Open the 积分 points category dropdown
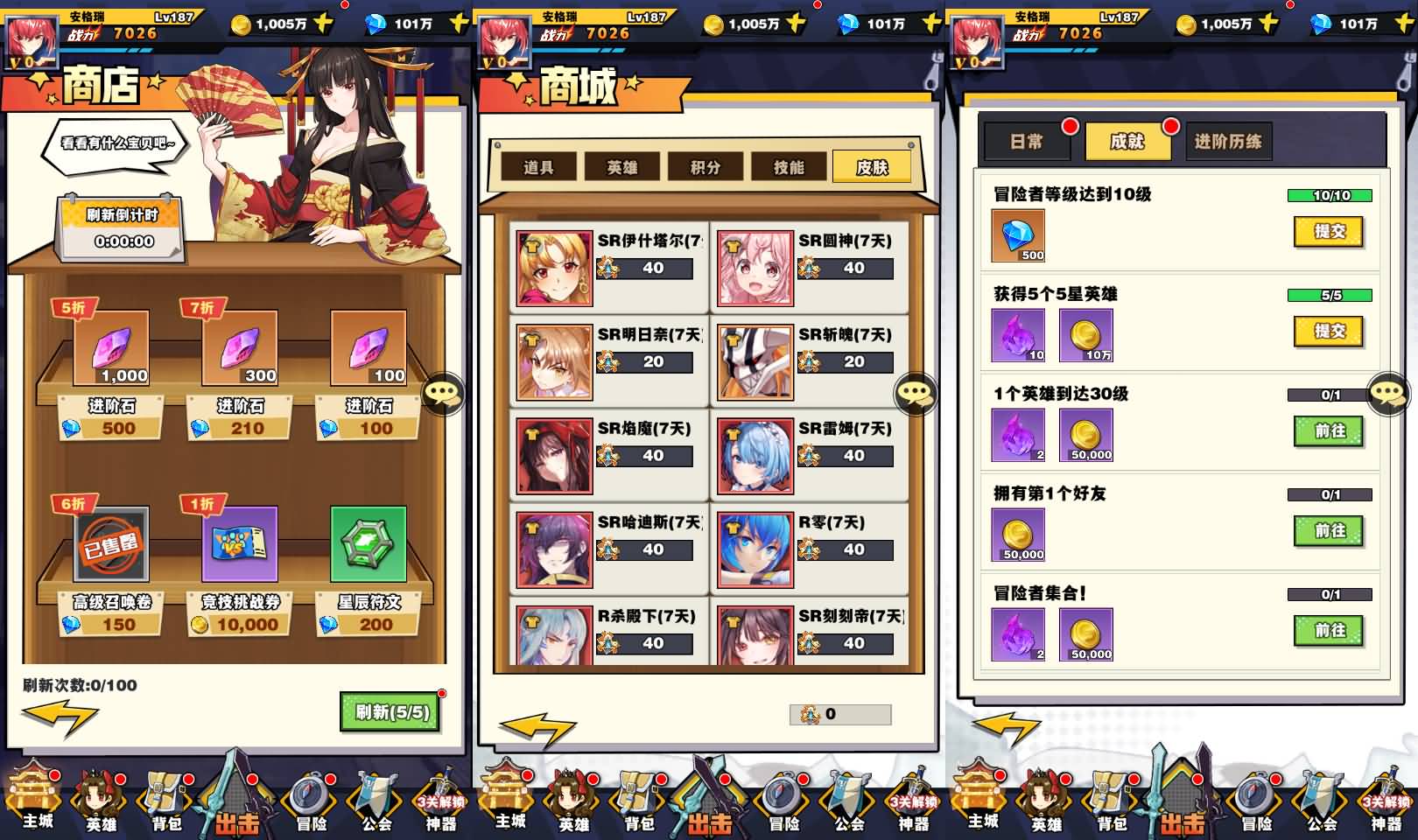1418x840 pixels. (705, 166)
